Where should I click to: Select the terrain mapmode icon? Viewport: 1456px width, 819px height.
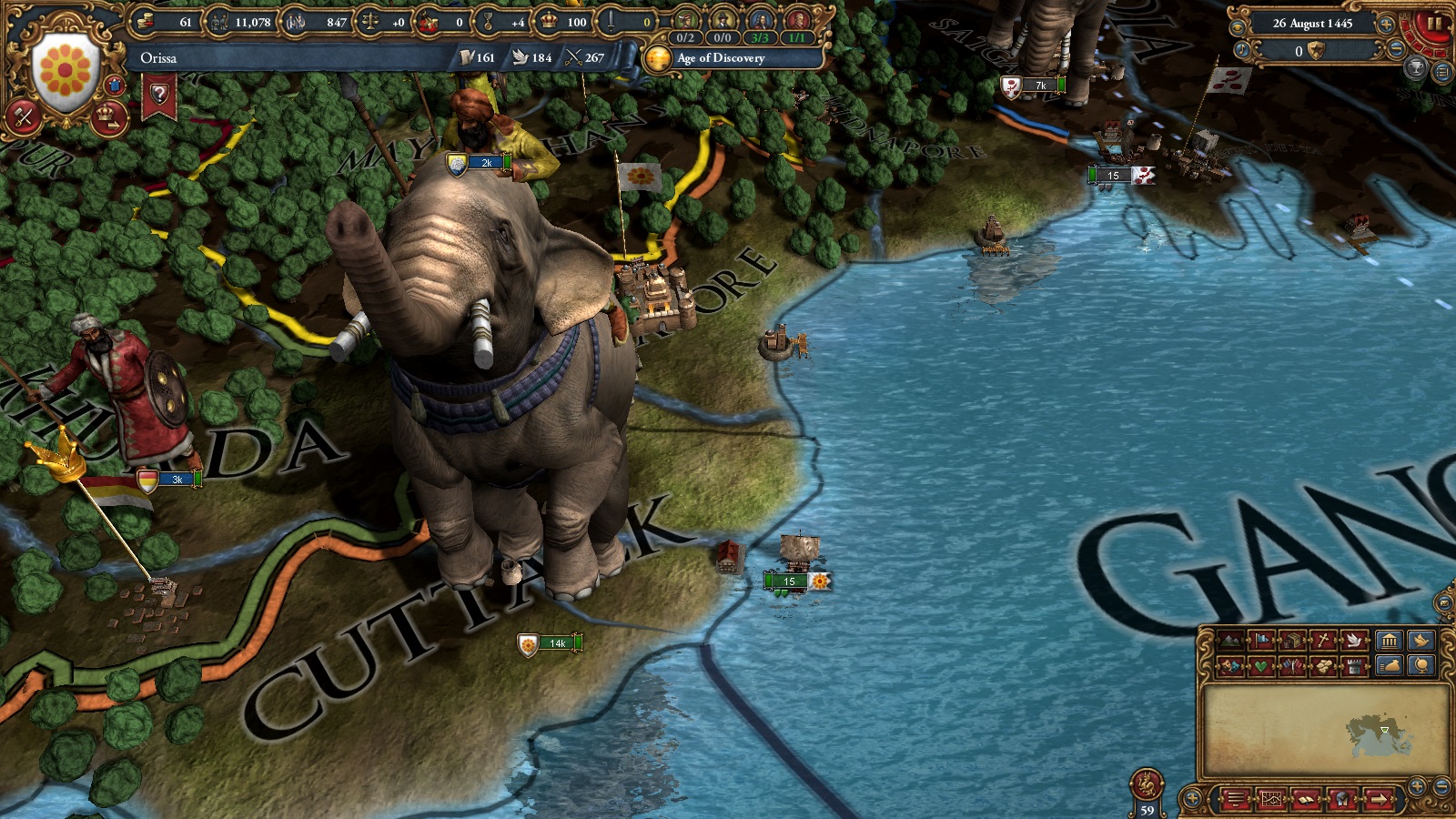click(1229, 640)
